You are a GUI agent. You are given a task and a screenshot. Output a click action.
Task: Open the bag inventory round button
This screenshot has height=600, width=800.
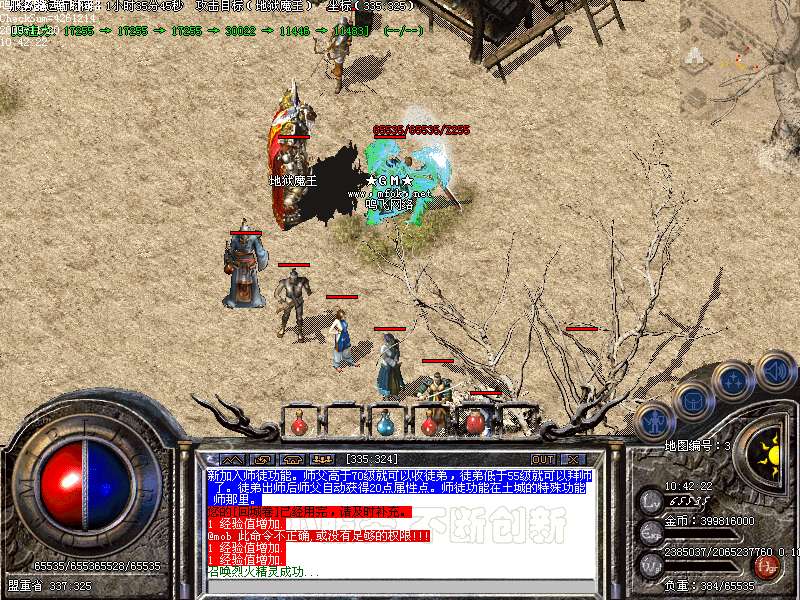692,398
